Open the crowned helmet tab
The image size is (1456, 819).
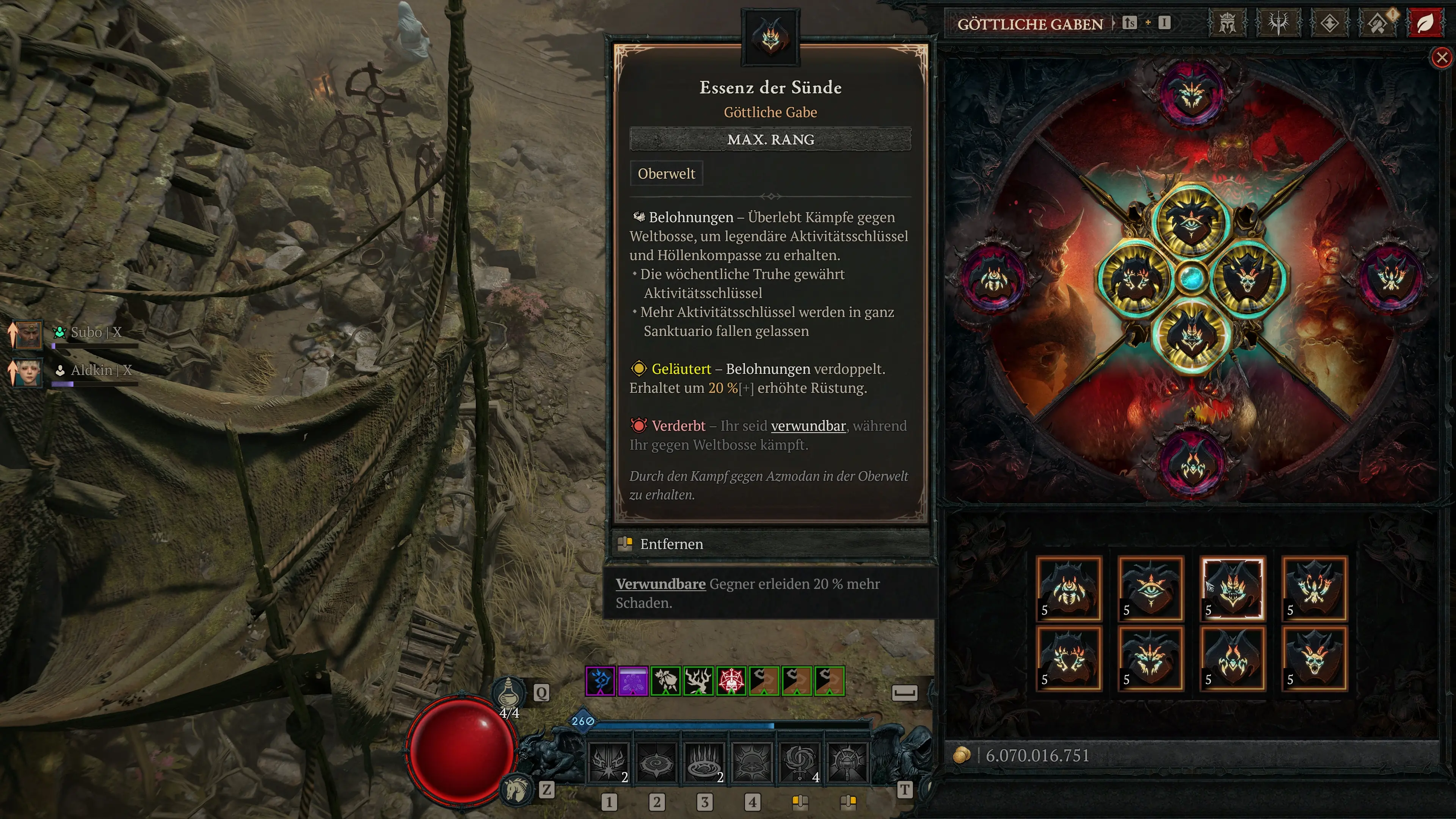click(x=1227, y=24)
